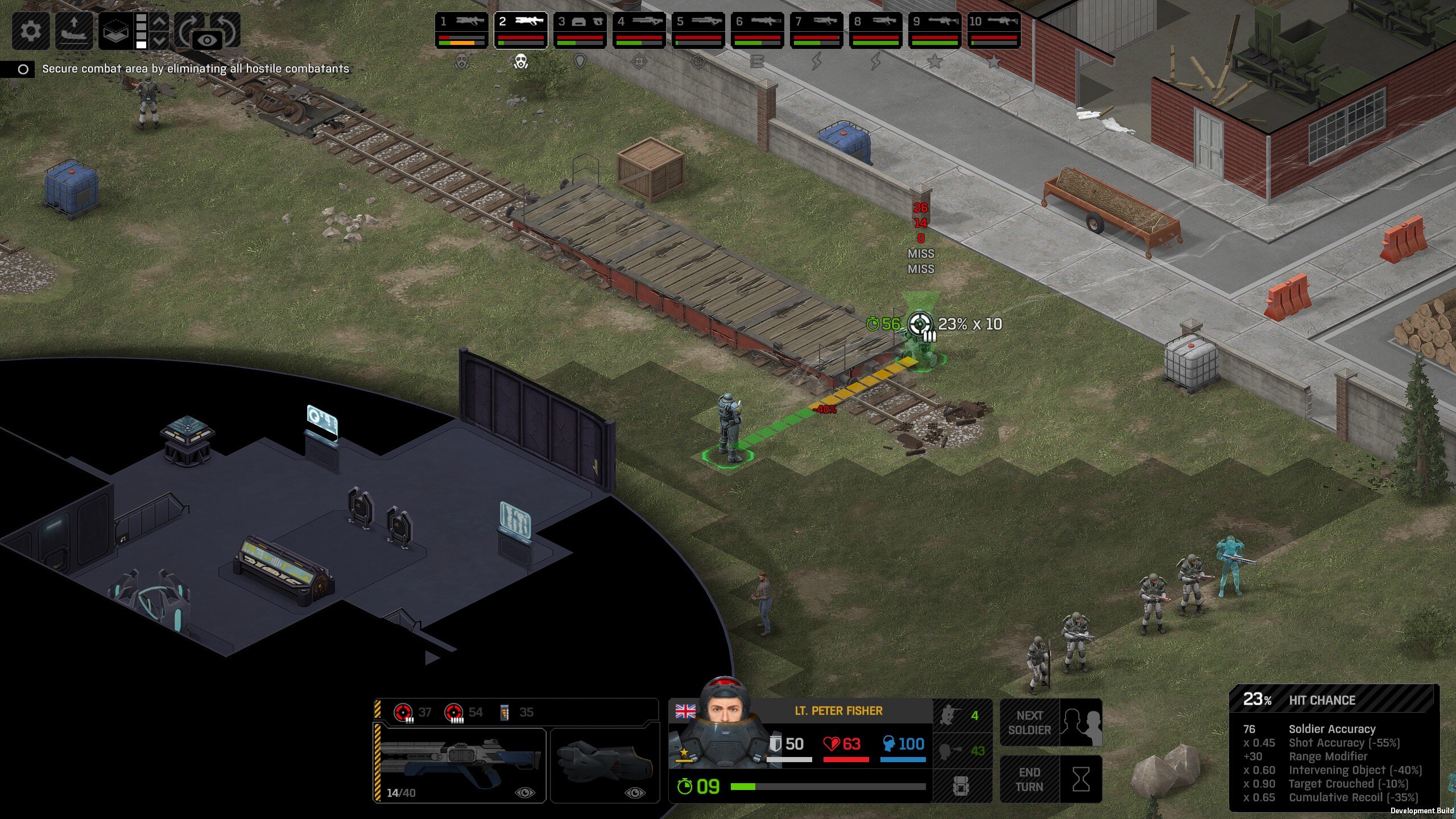Open the gear settings menu

(31, 30)
